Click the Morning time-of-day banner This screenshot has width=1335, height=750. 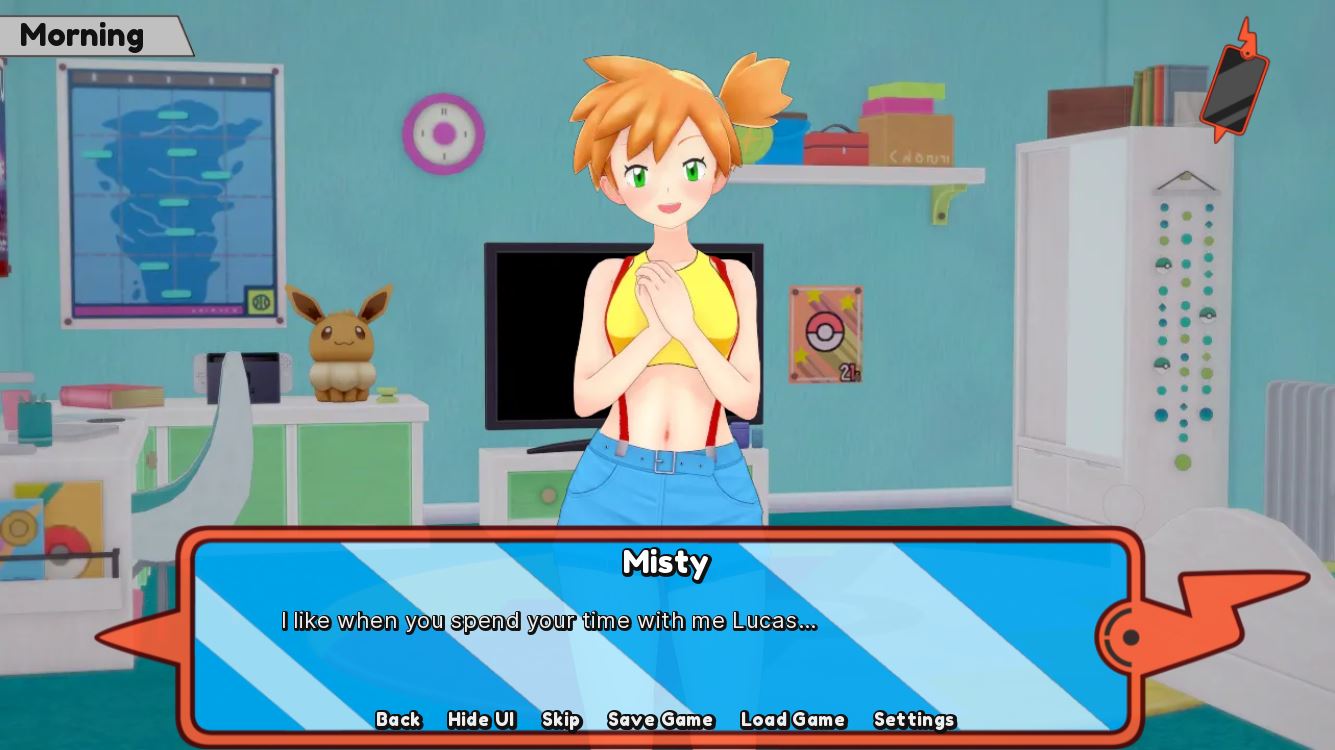click(83, 36)
